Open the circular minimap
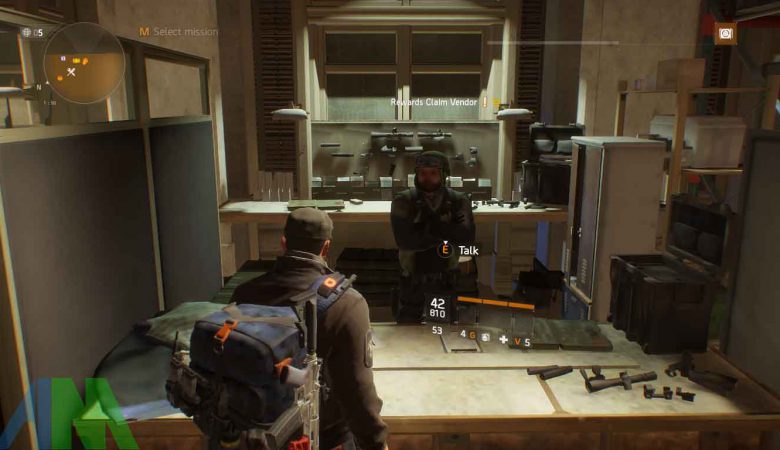 coord(84,64)
